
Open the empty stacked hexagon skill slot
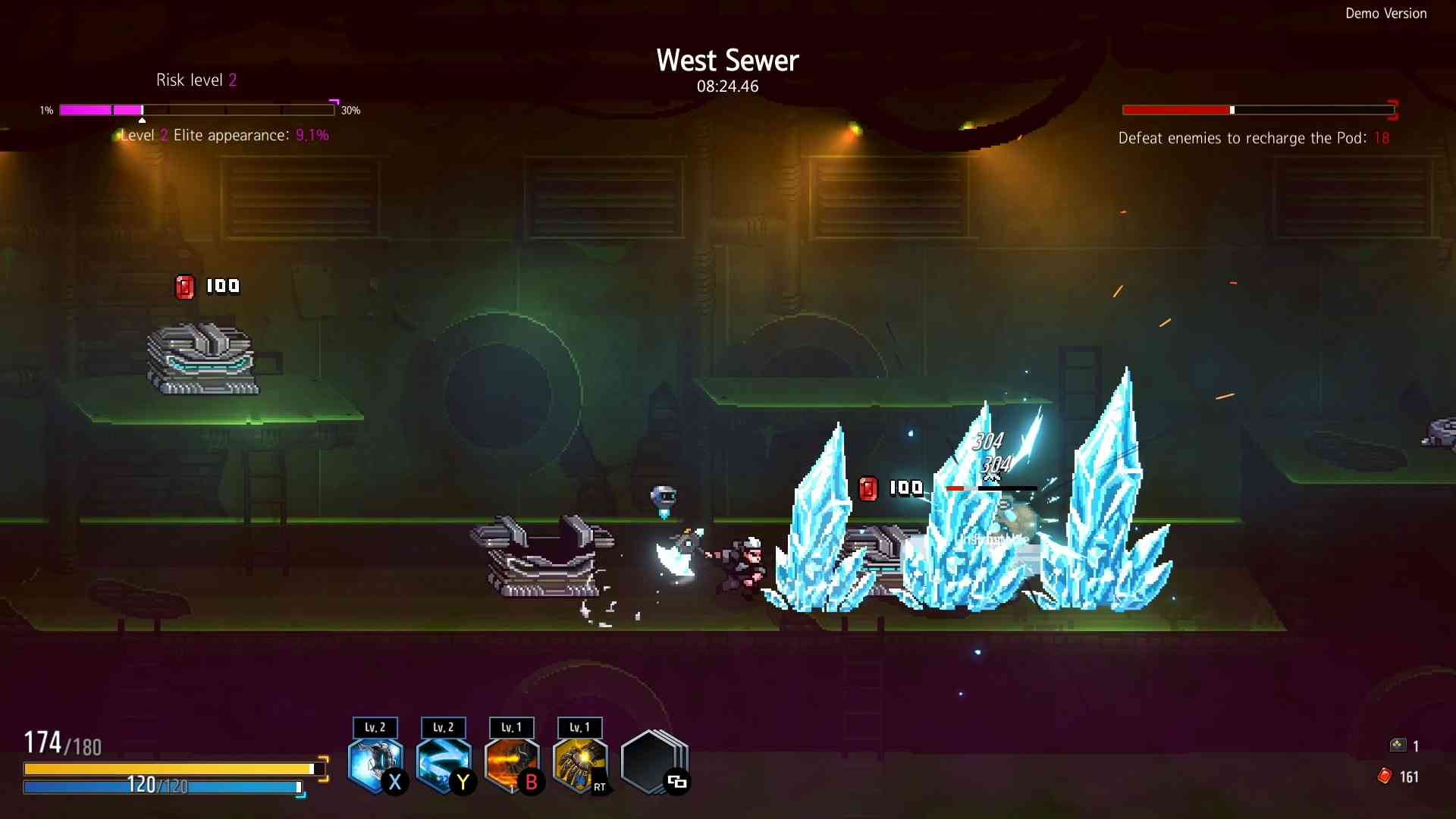652,763
